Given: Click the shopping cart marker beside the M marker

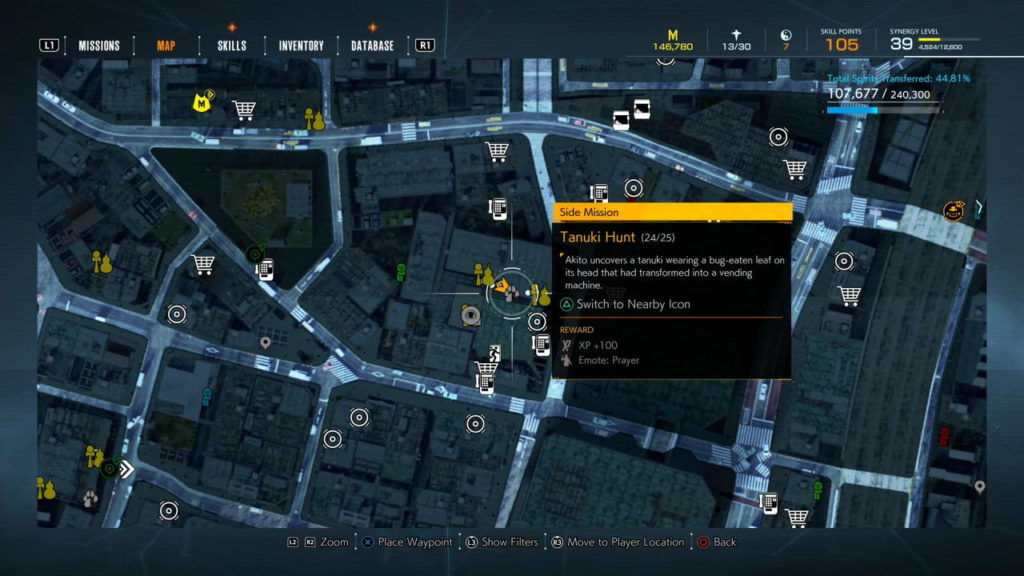Looking at the screenshot, I should [x=243, y=108].
